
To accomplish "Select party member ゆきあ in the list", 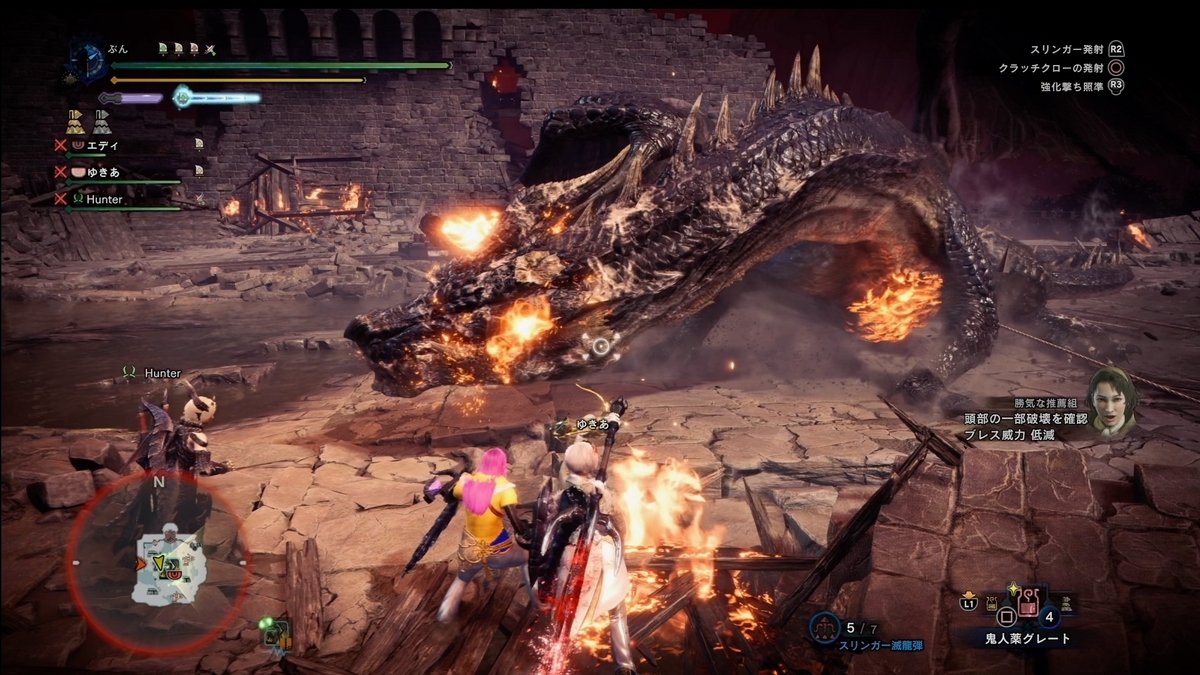I will coord(104,172).
